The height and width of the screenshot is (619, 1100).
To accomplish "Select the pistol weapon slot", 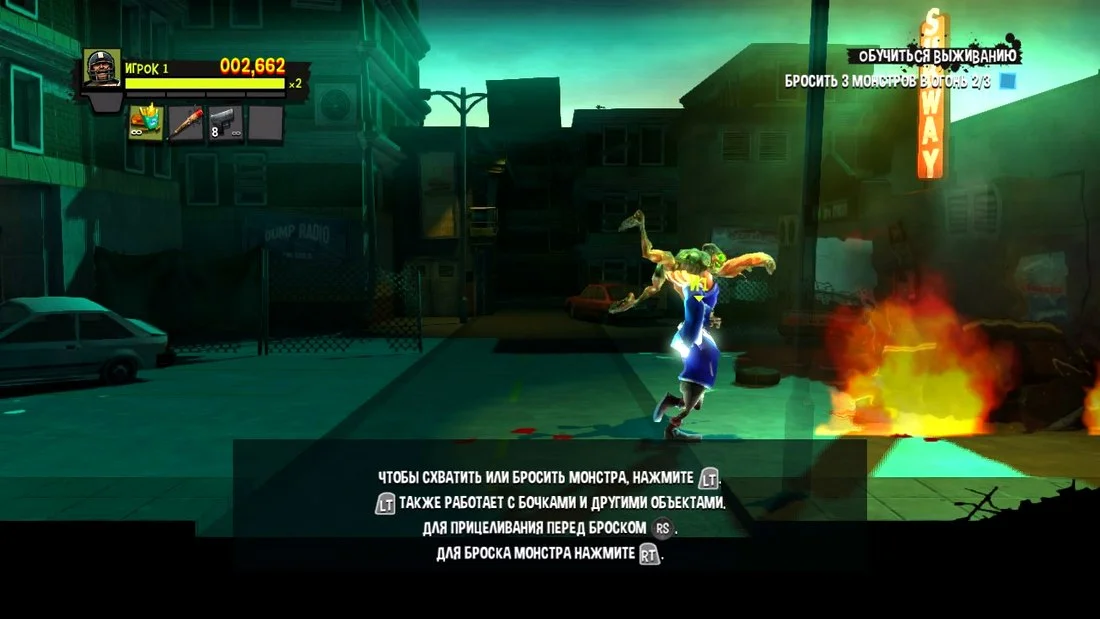I will click(225, 123).
